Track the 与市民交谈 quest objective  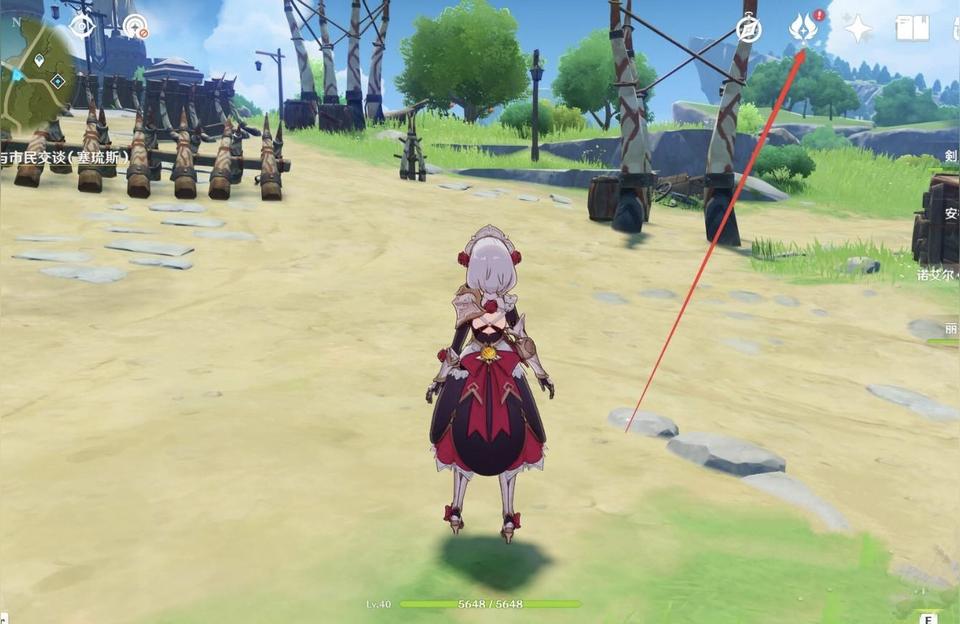coord(62,159)
